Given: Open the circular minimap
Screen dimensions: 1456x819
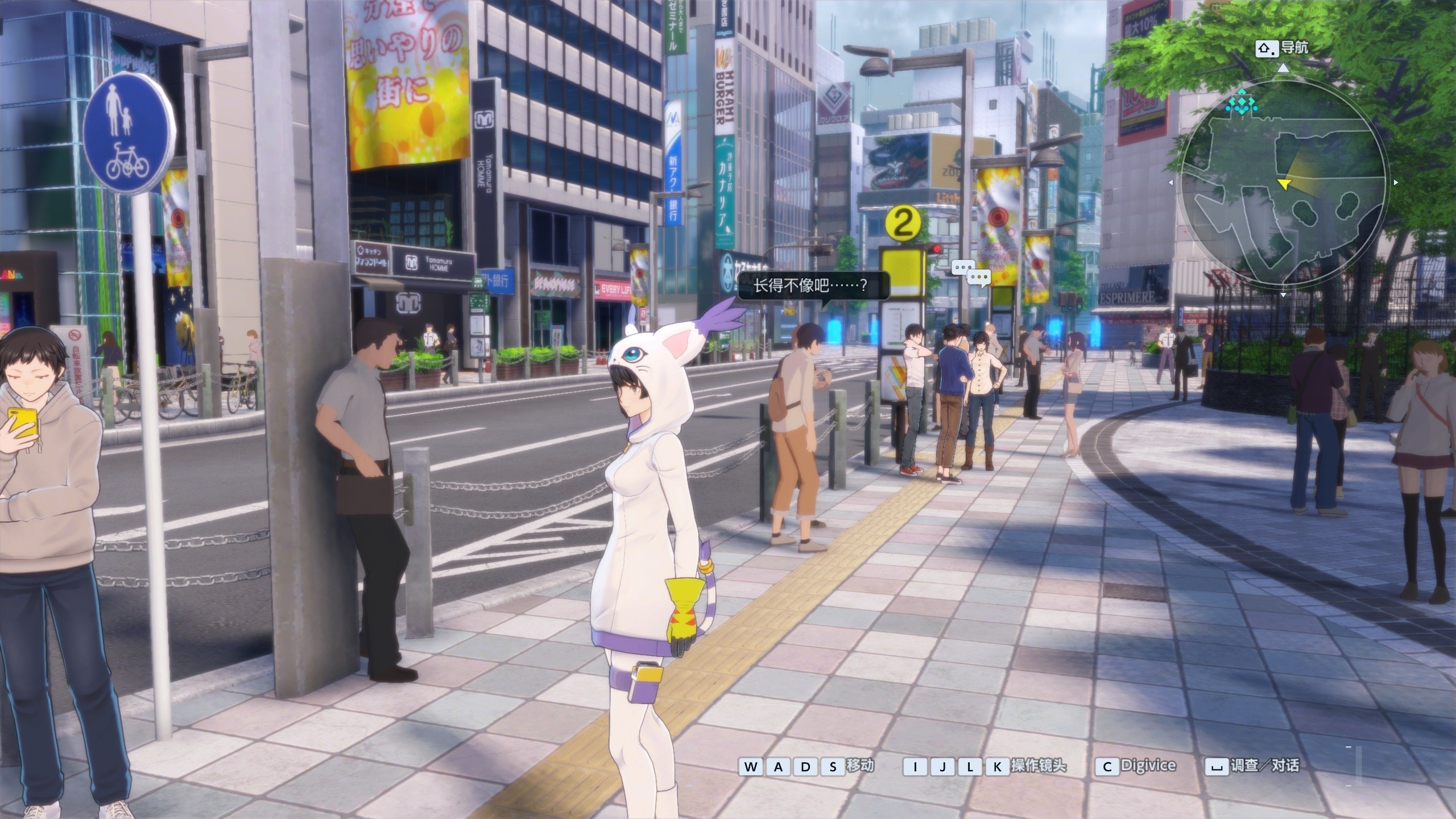Looking at the screenshot, I should click(x=1283, y=183).
